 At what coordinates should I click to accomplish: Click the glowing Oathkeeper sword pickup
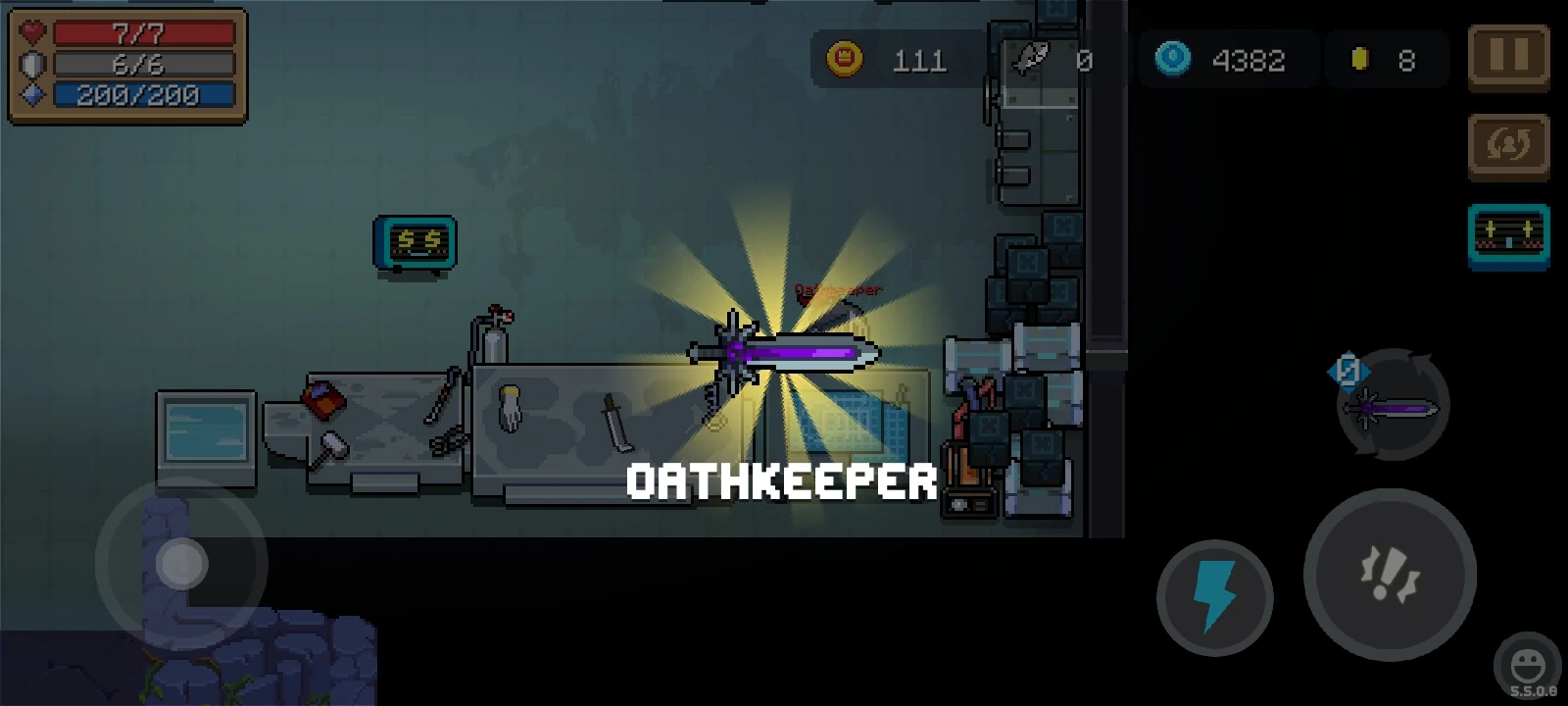click(784, 353)
